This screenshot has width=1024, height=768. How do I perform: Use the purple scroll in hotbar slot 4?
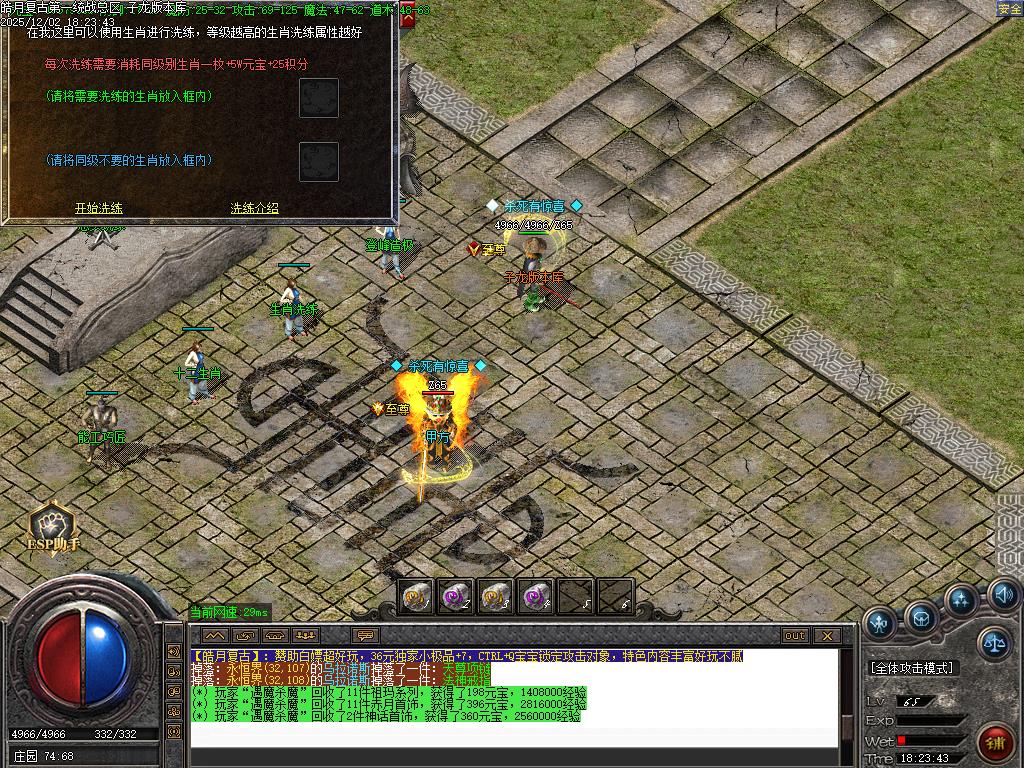[x=535, y=597]
